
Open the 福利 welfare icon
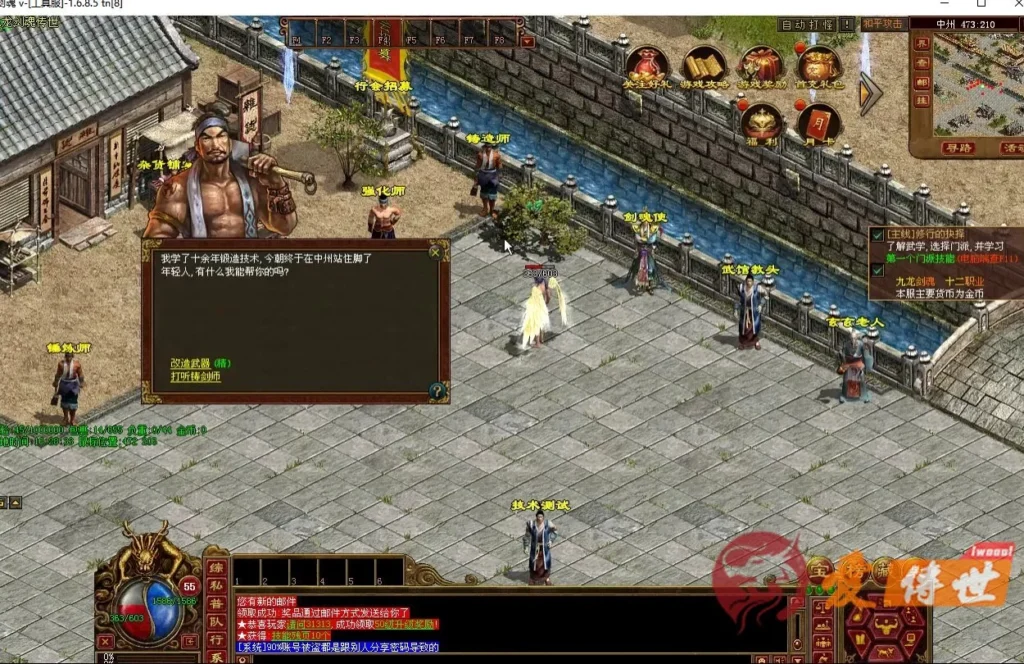coord(762,122)
